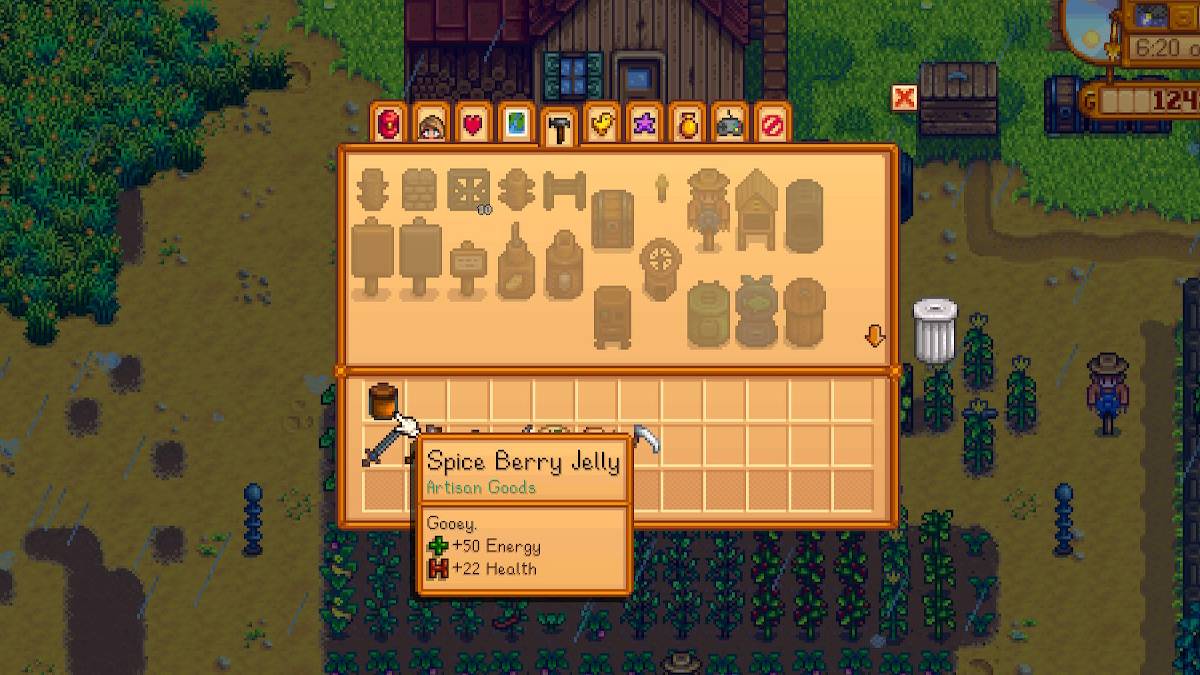
Task: Switch to the exit game tab
Action: pos(771,125)
